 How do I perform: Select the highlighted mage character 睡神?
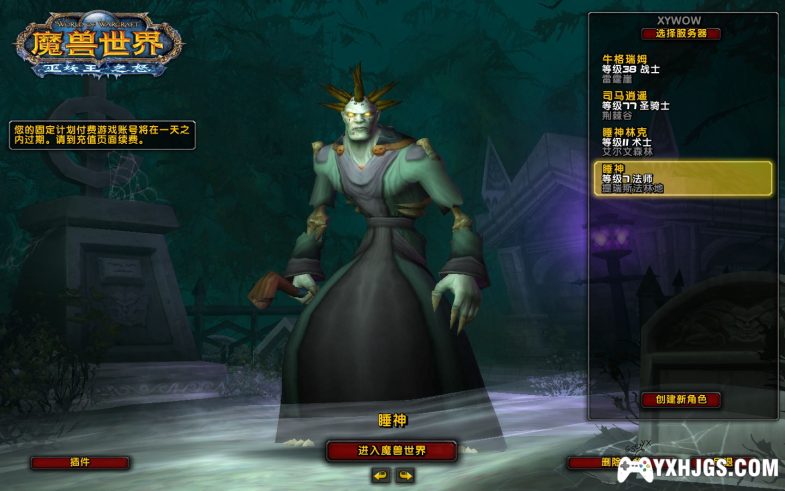682,178
